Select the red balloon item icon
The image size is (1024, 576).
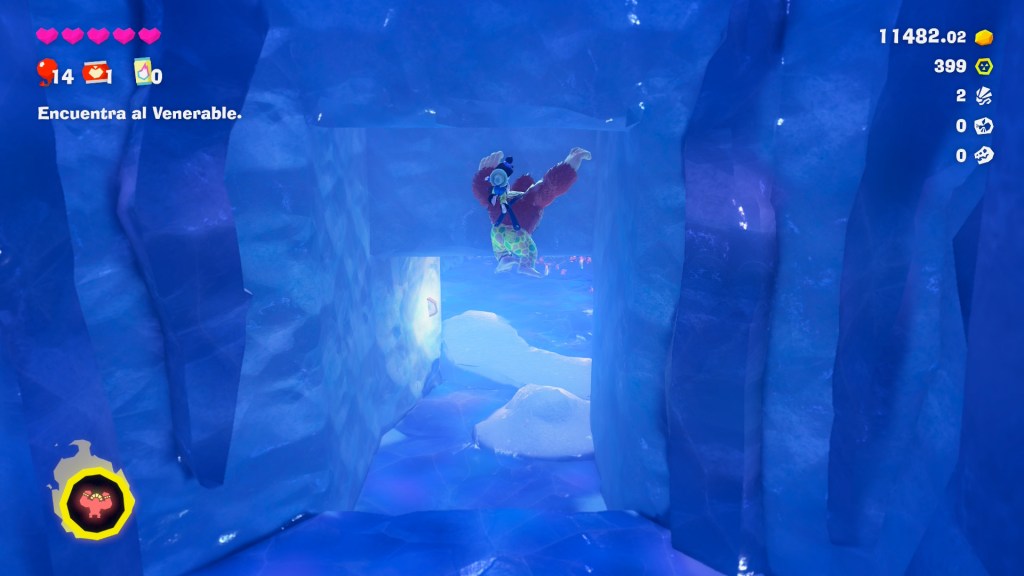(x=46, y=72)
